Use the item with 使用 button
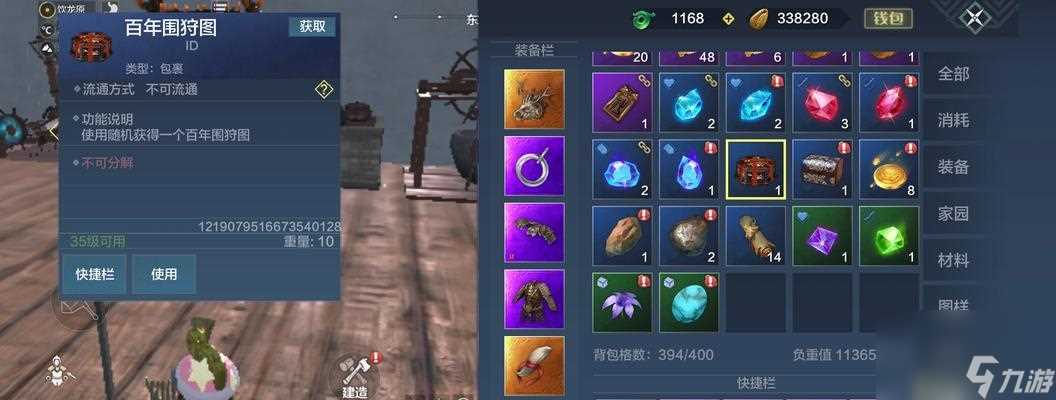Screen dimensions: 1056x400 pyautogui.click(x=163, y=274)
